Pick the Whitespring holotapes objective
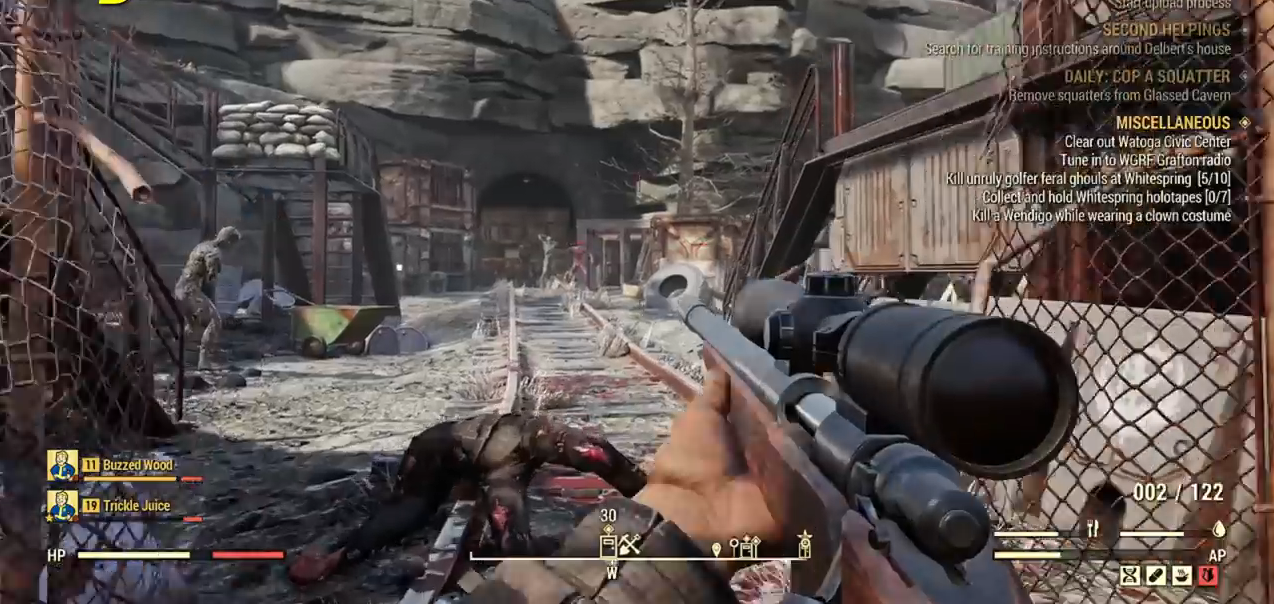Viewport: 1274px width, 604px height. click(1106, 197)
